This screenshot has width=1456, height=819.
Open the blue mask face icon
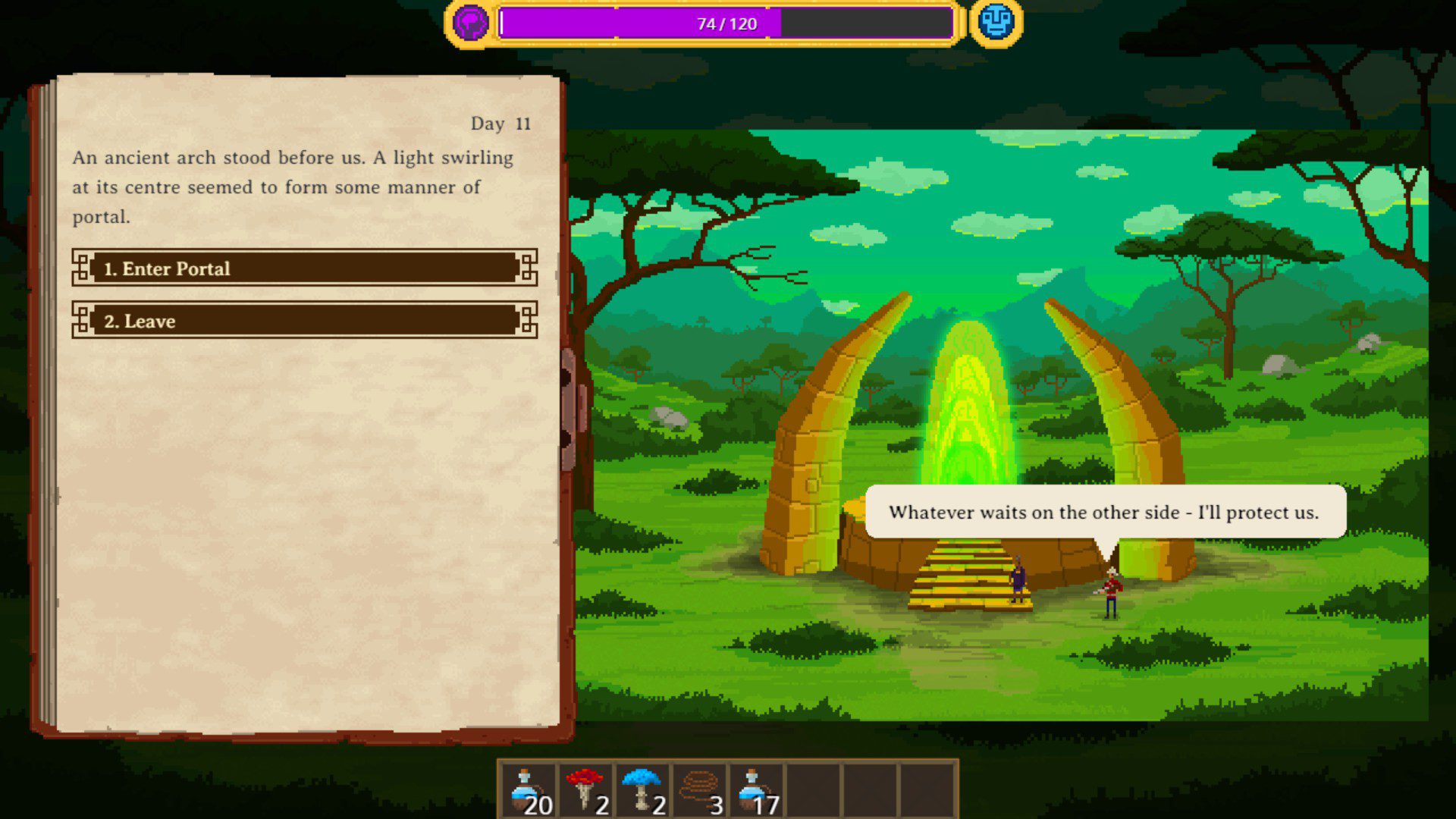pyautogui.click(x=996, y=22)
